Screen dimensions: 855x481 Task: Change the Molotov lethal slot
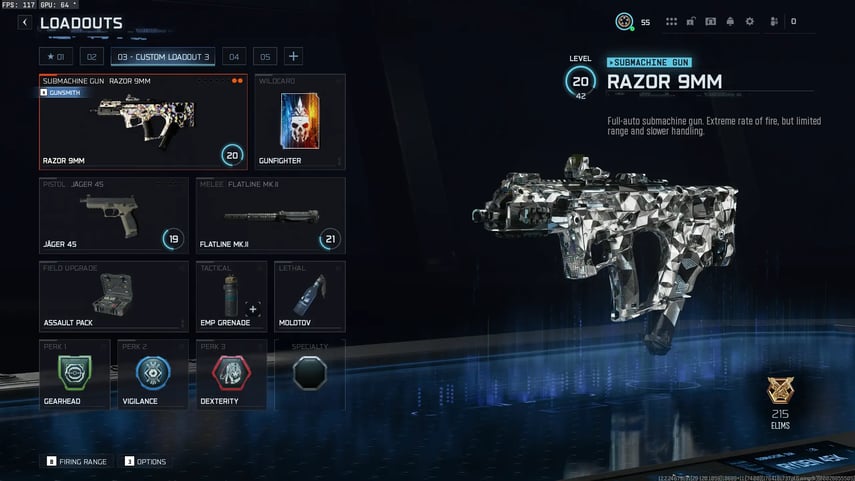pyautogui.click(x=310, y=296)
